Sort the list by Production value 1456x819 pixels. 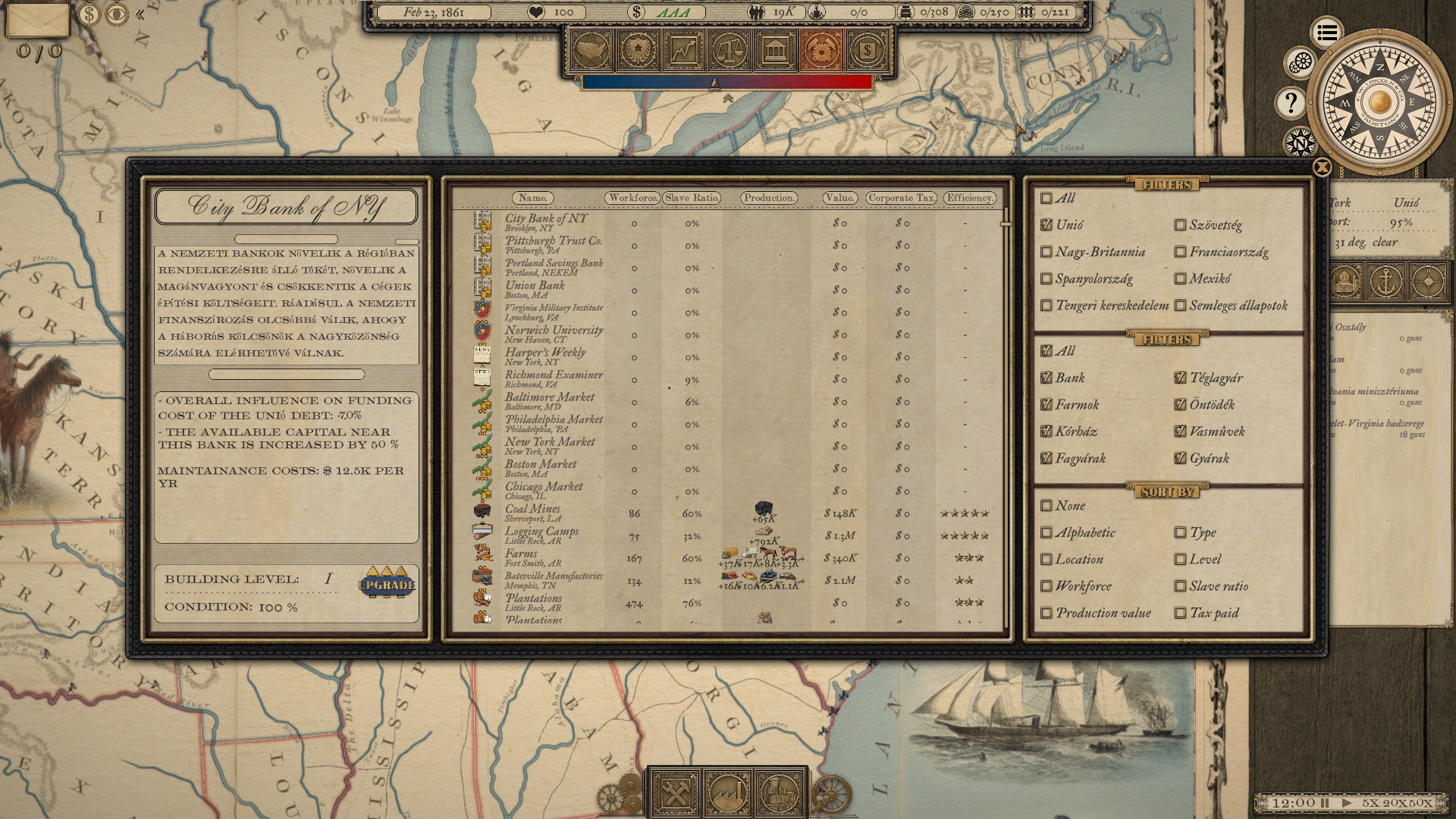(1046, 613)
